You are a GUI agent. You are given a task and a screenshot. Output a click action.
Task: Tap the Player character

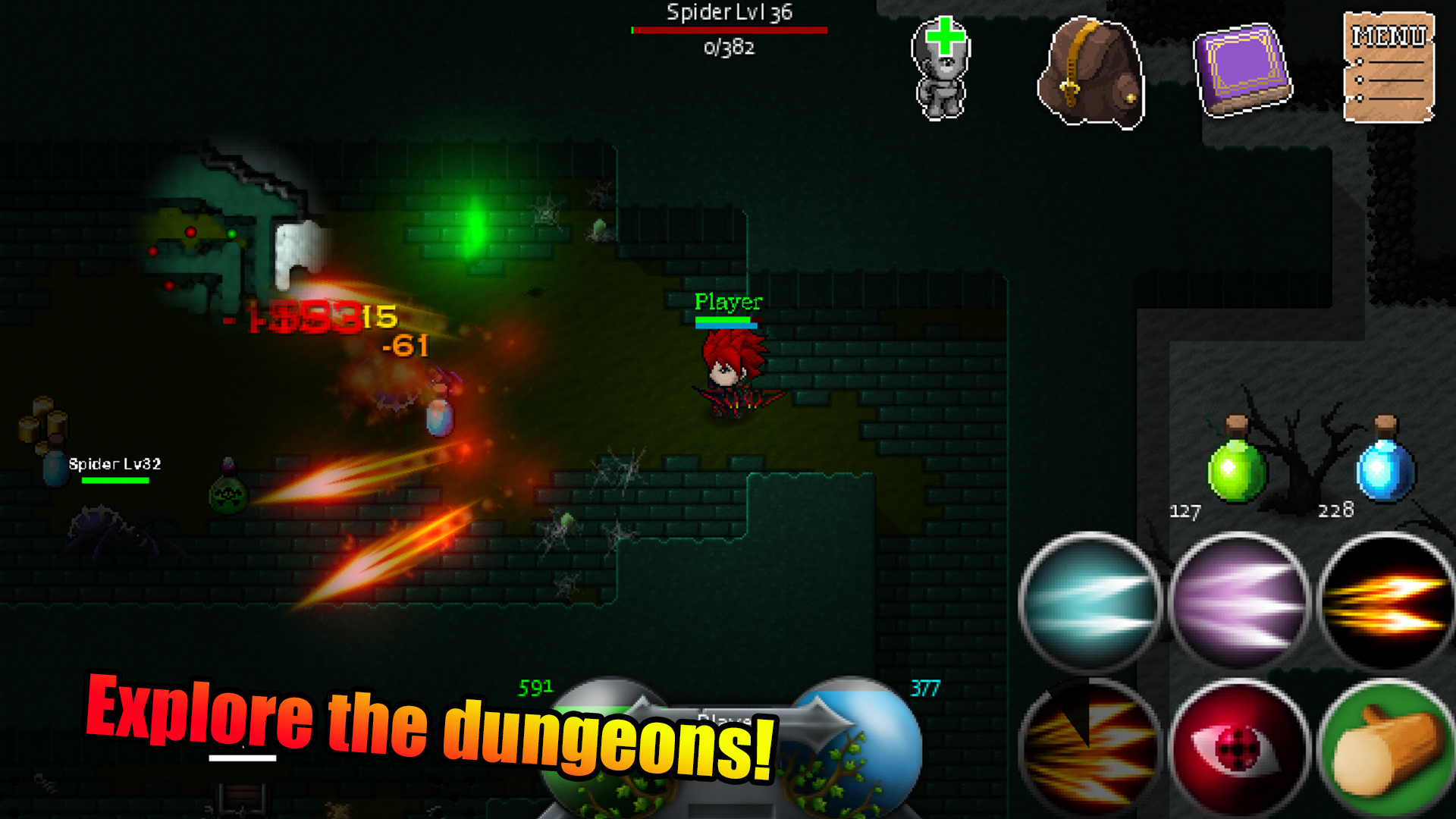(x=732, y=372)
